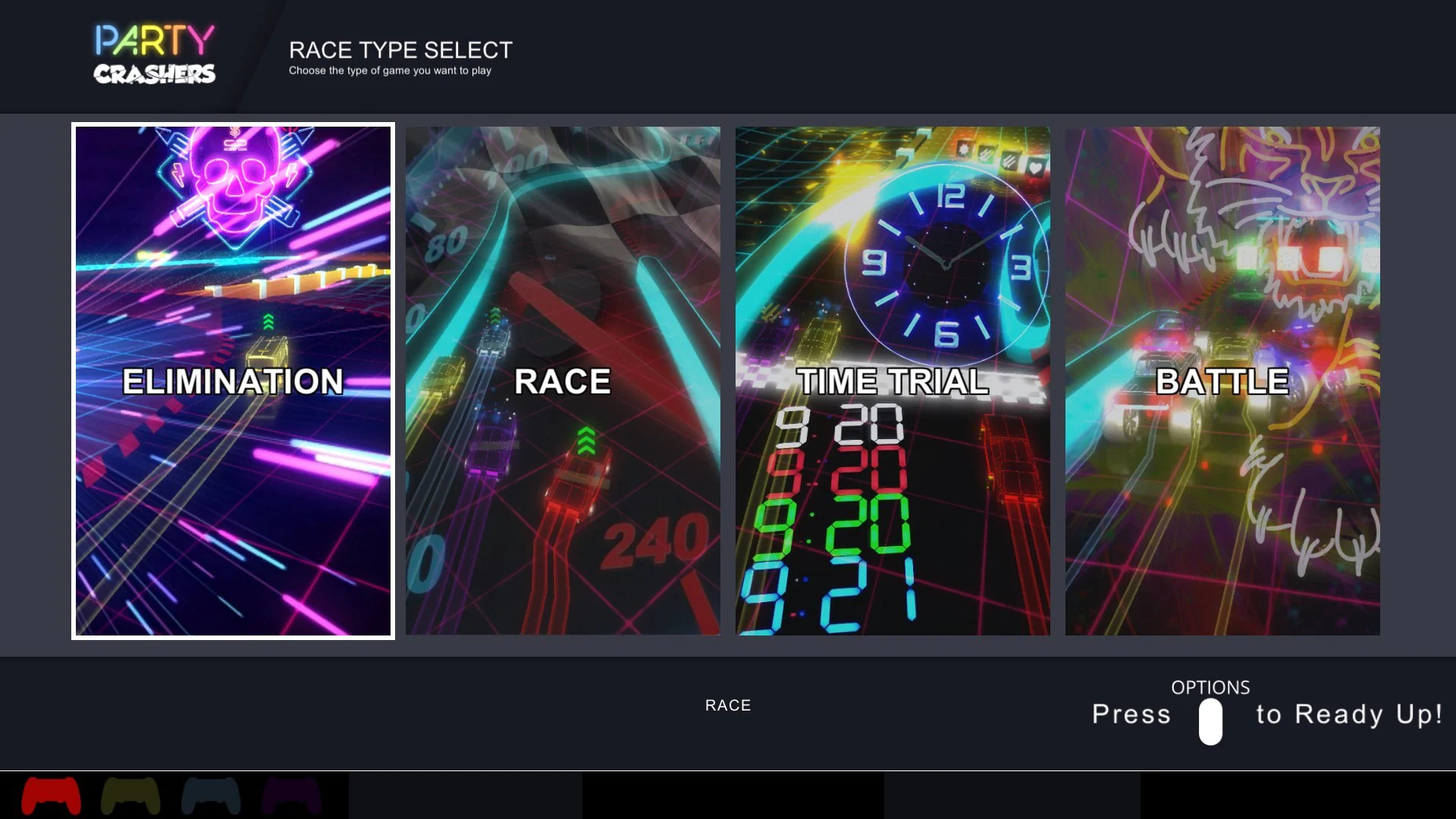Open the RACE mode card
Screen dimensions: 1456x819
click(x=563, y=381)
